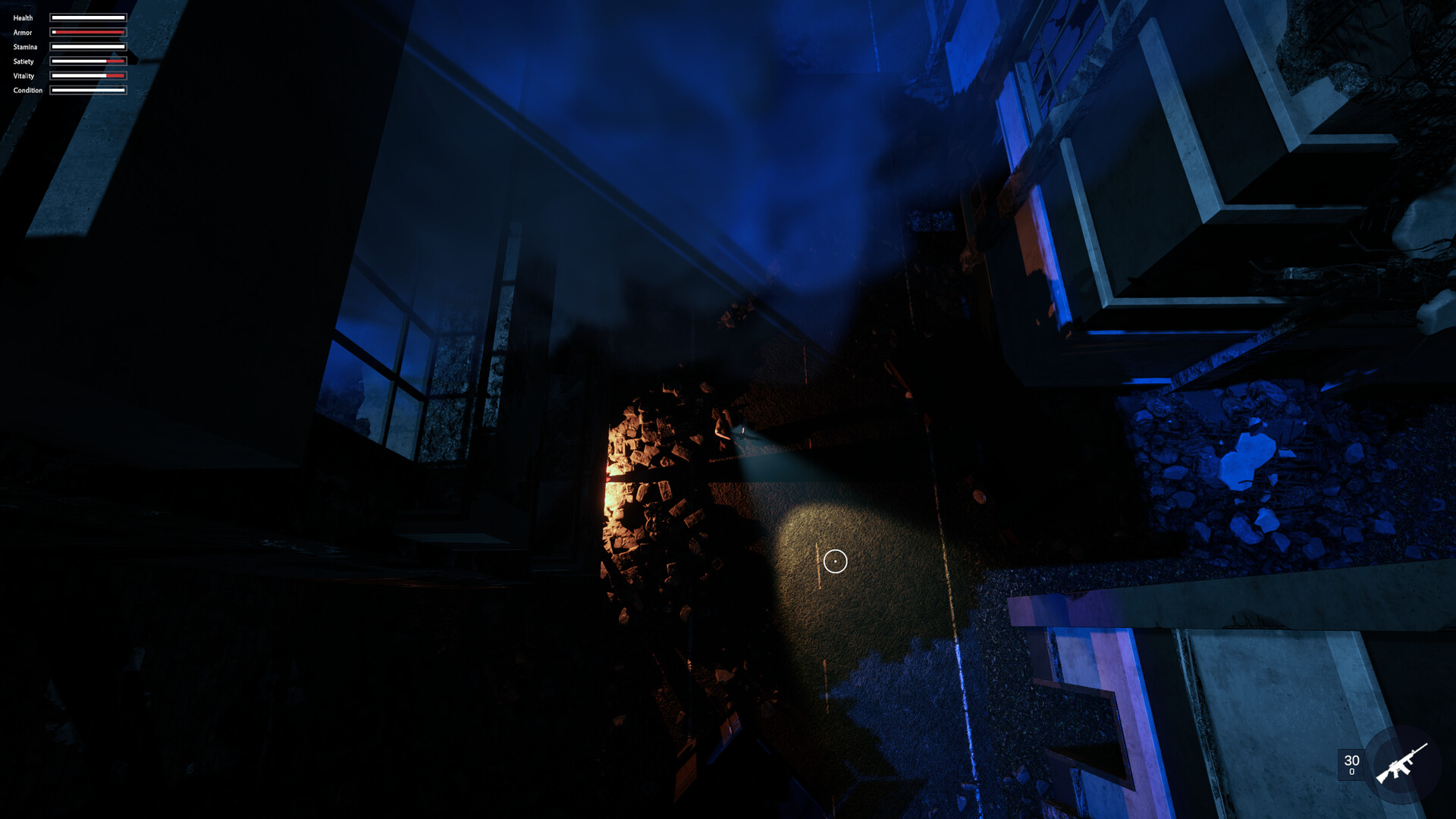Image resolution: width=1456 pixels, height=819 pixels.
Task: Expand the stats panel in top-left corner
Action: tap(68, 53)
